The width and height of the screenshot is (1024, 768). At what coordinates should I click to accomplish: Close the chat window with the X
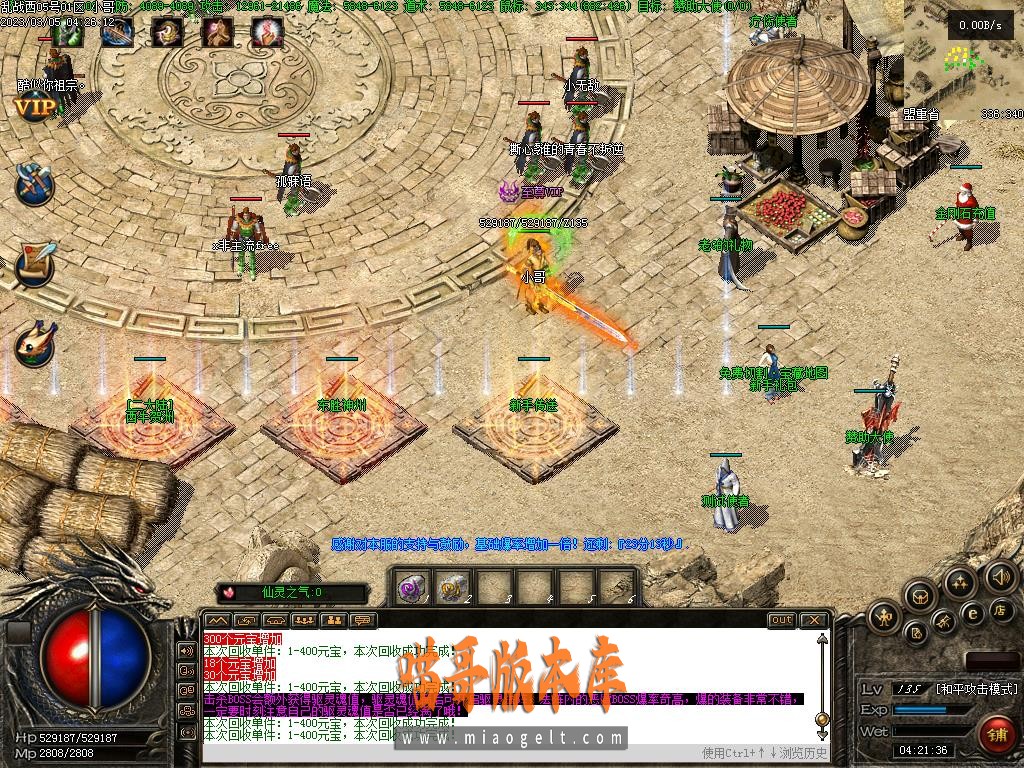click(x=814, y=620)
